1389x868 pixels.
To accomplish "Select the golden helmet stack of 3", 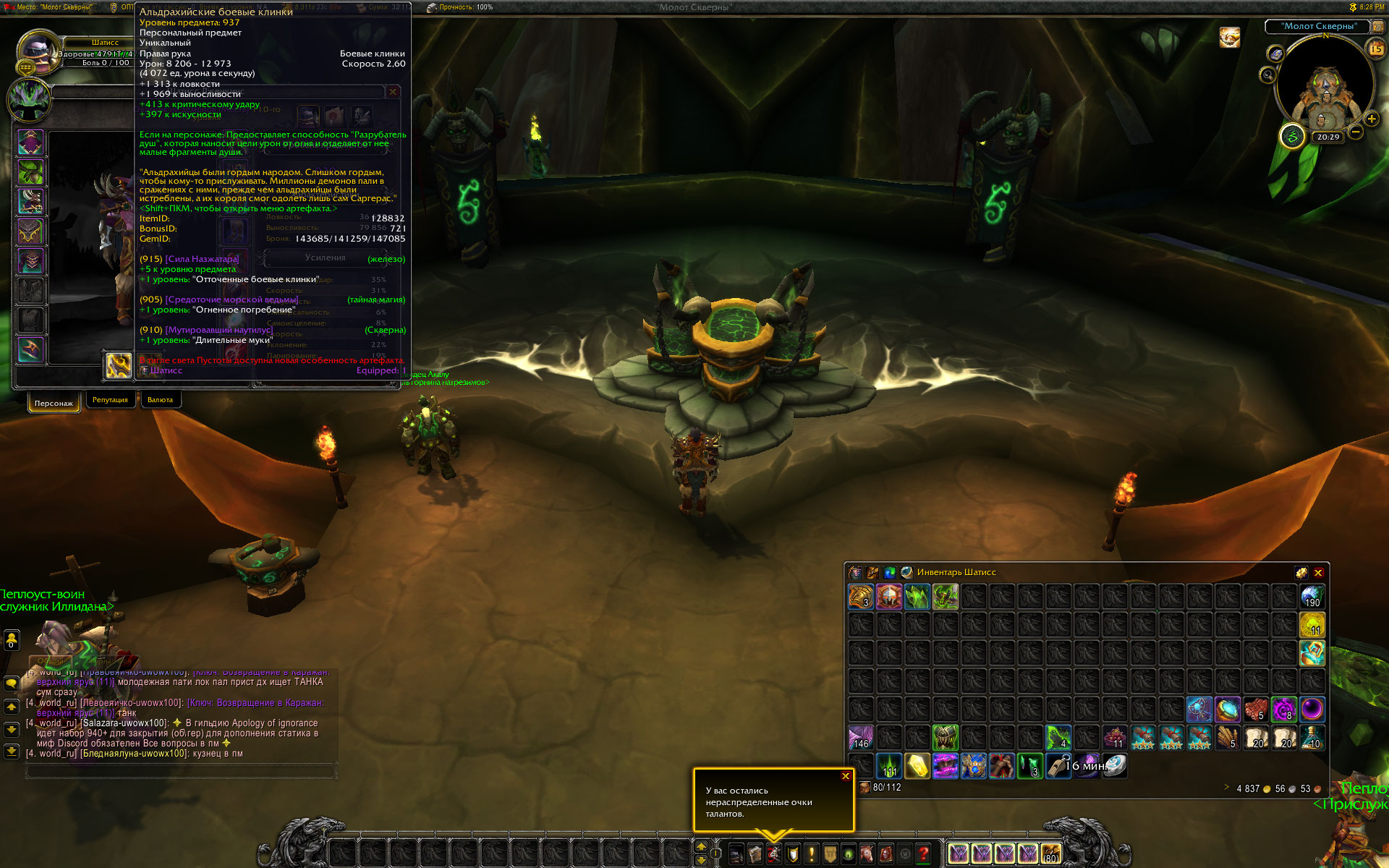I will point(861,597).
